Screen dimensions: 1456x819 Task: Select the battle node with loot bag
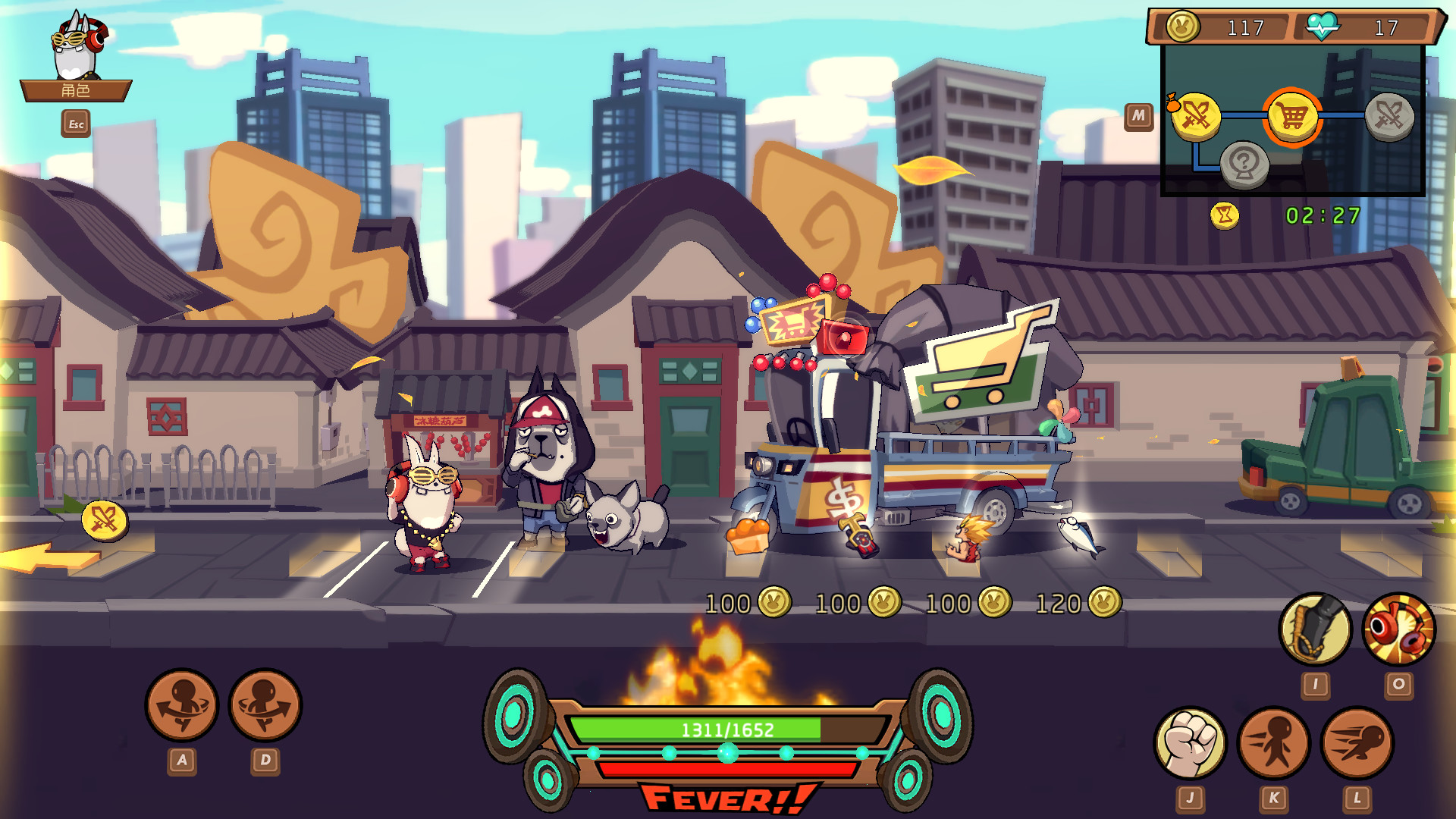click(1197, 114)
